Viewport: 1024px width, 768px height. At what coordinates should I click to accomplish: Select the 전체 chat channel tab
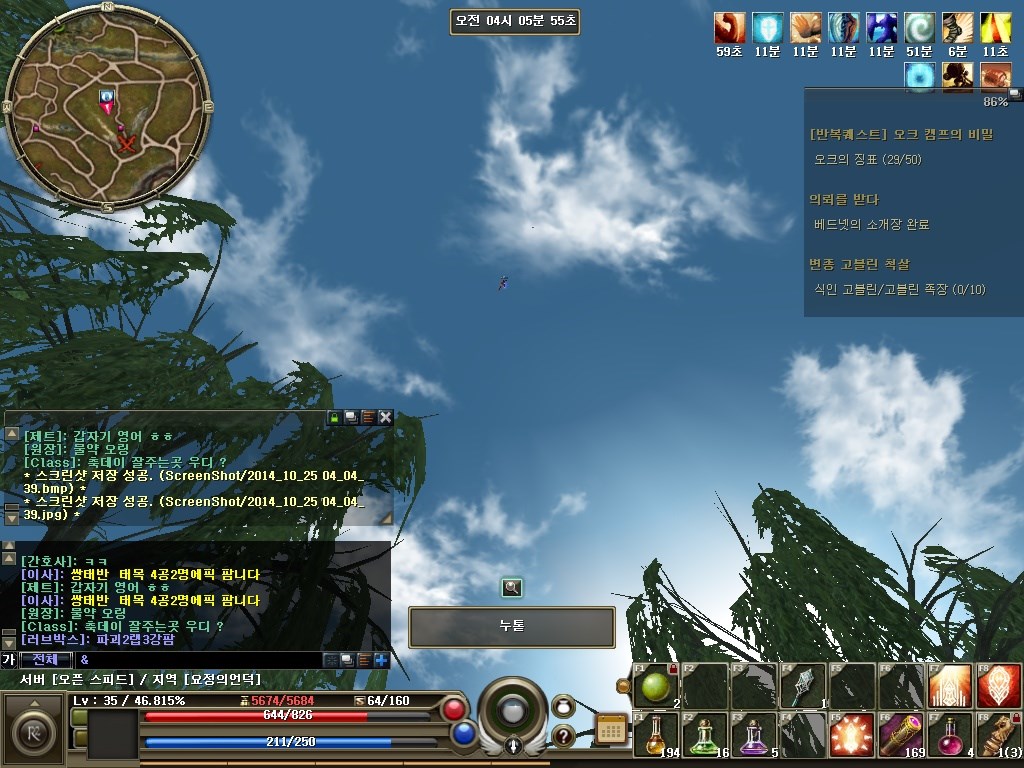(46, 660)
